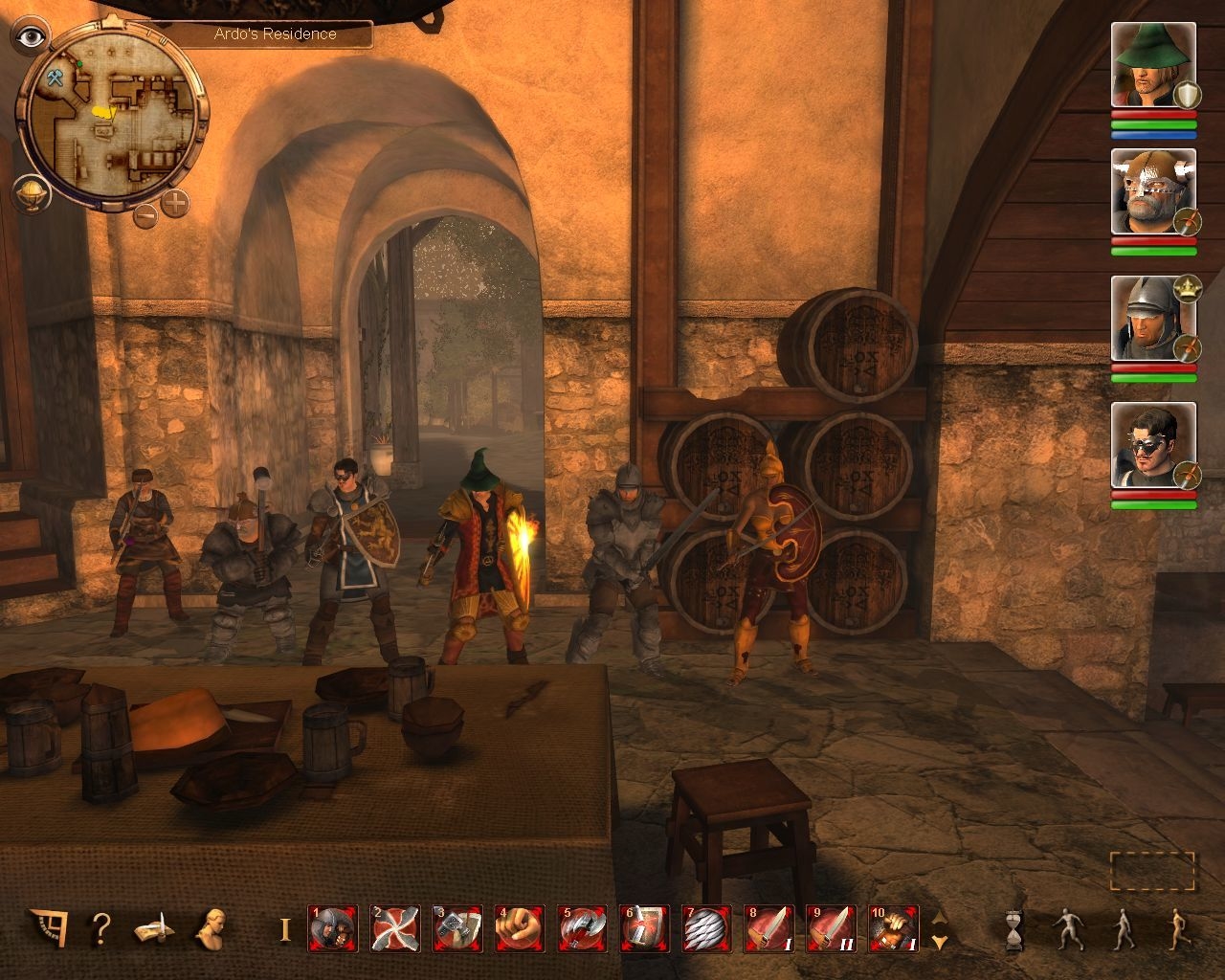The height and width of the screenshot is (980, 1225).
Task: Select the masked rogue portrait
Action: (x=1153, y=445)
